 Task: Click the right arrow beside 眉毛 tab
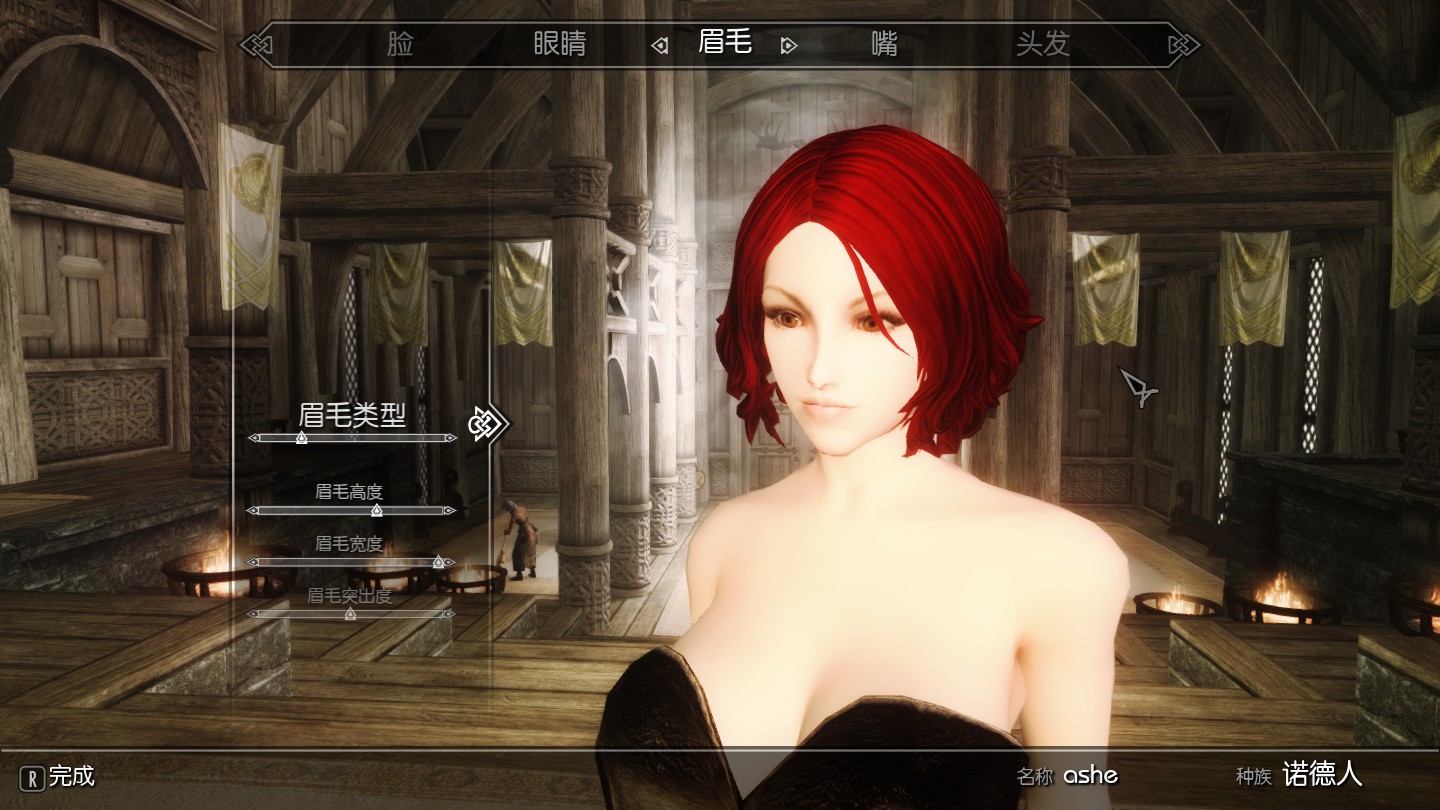click(789, 46)
